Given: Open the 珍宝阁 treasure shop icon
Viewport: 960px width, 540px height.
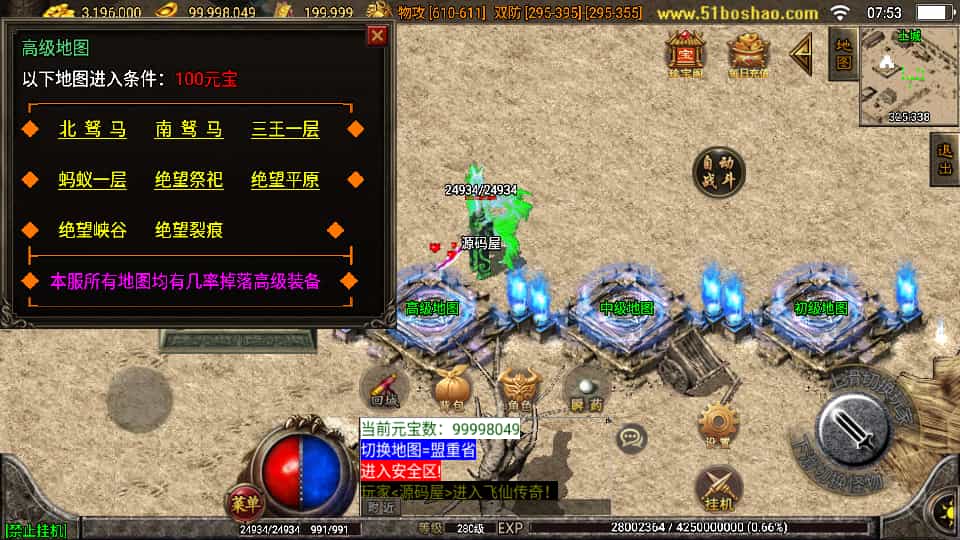Looking at the screenshot, I should (x=686, y=53).
